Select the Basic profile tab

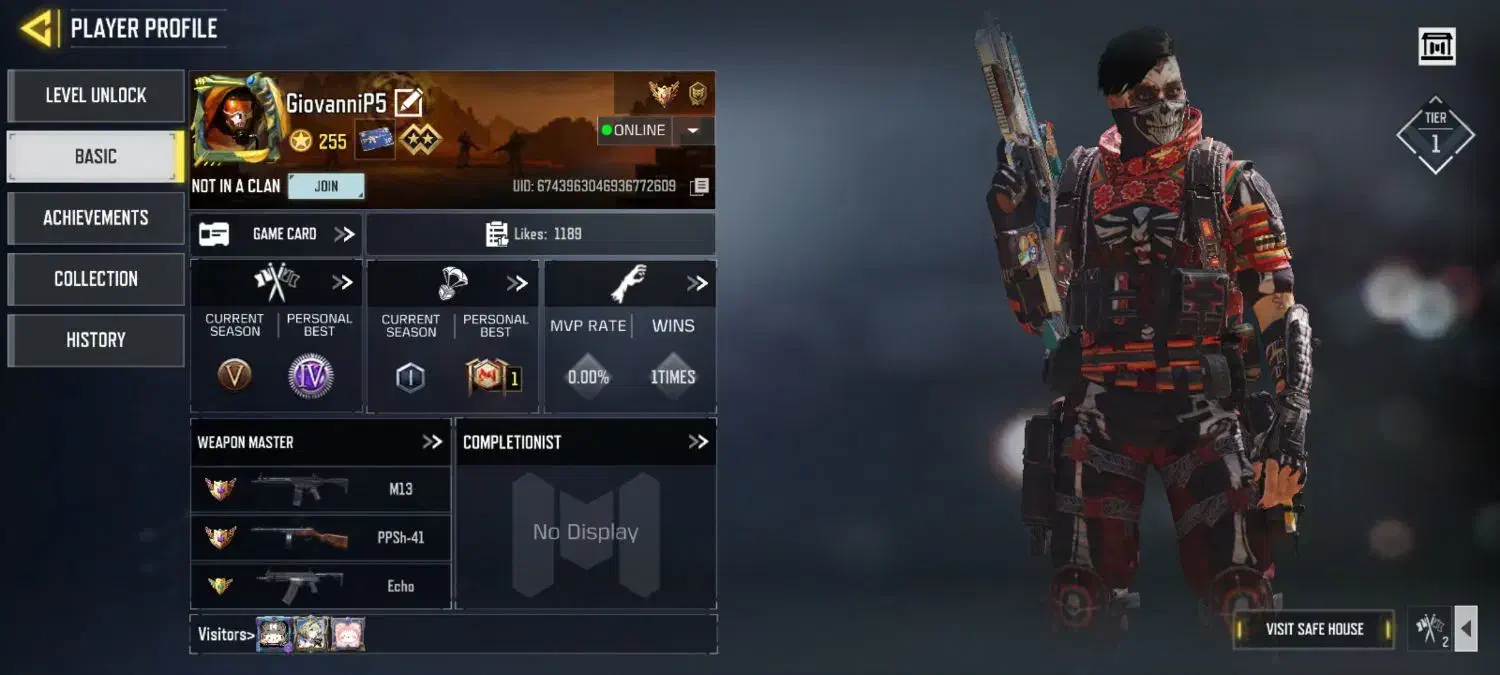96,157
